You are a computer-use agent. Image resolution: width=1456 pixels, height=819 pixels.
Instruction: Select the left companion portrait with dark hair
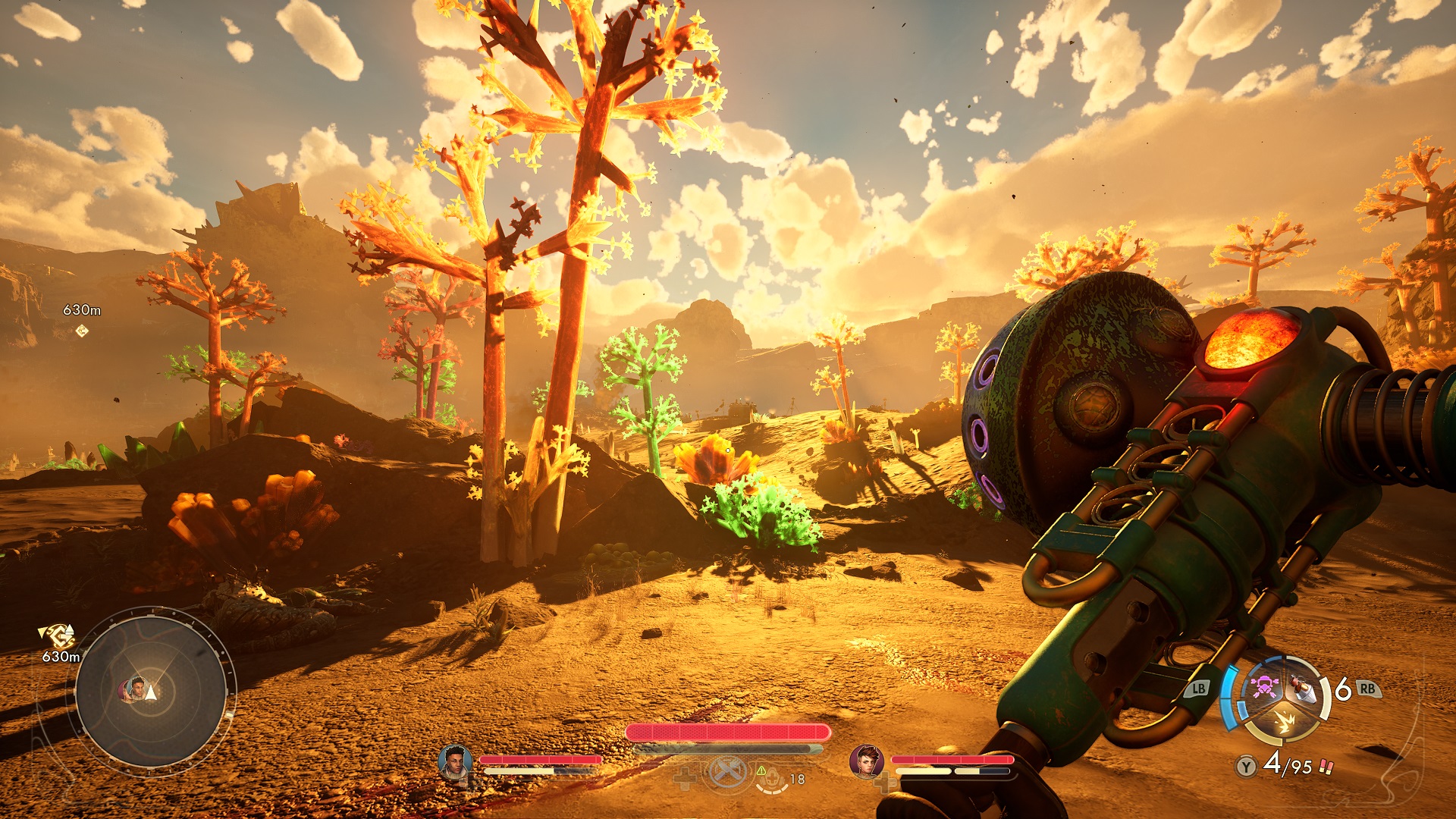(455, 761)
